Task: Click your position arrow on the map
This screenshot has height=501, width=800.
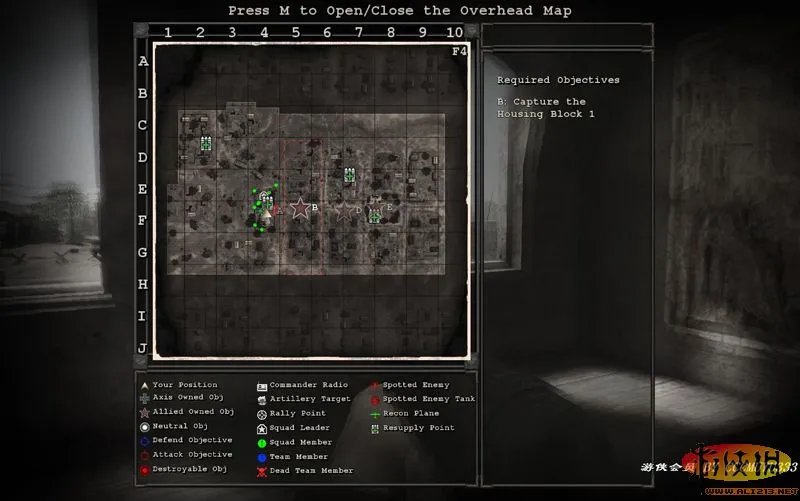Action: 267,212
